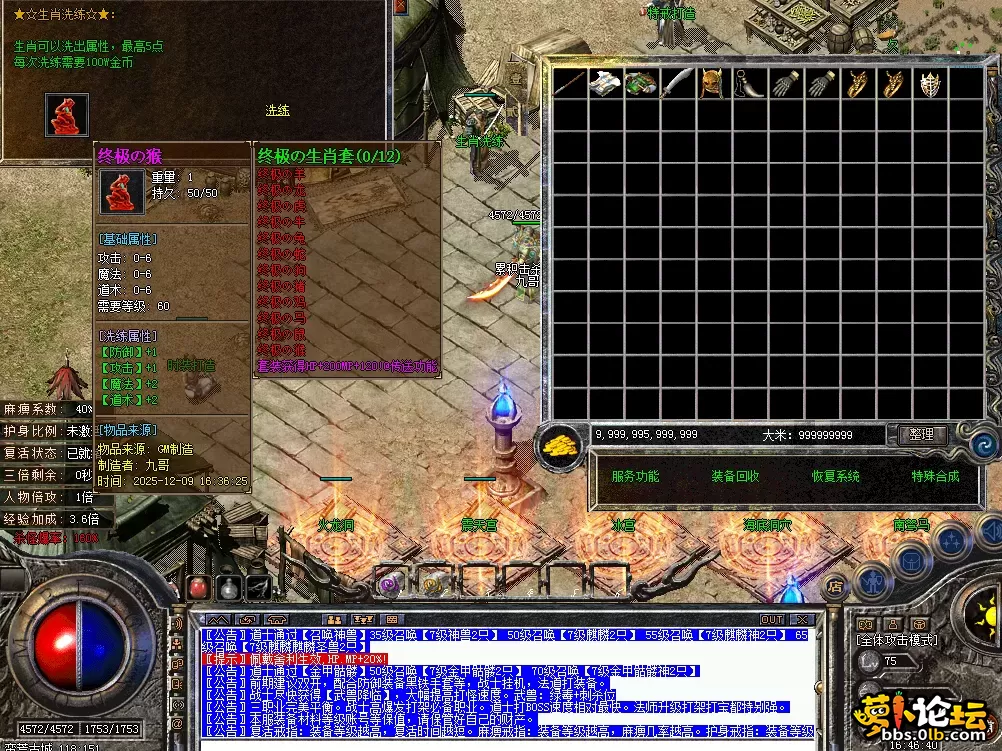Select the red zodiac statue in refine slot
This screenshot has height=751, width=1002.
click(x=67, y=115)
